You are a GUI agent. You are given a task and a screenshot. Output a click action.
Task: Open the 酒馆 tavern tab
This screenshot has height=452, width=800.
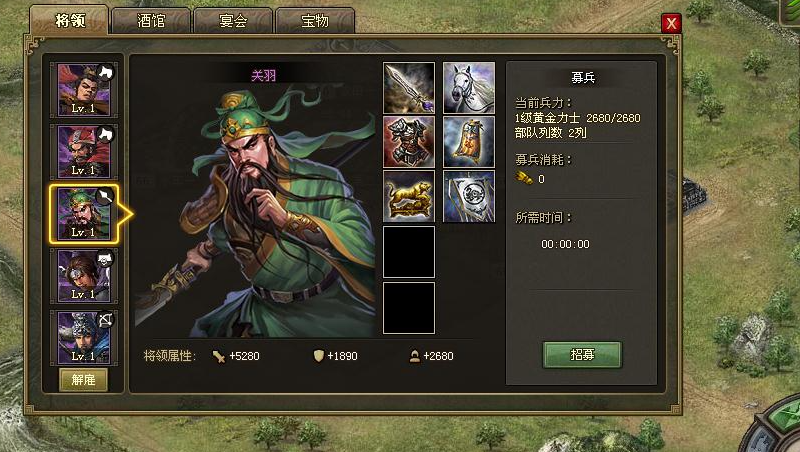click(151, 21)
